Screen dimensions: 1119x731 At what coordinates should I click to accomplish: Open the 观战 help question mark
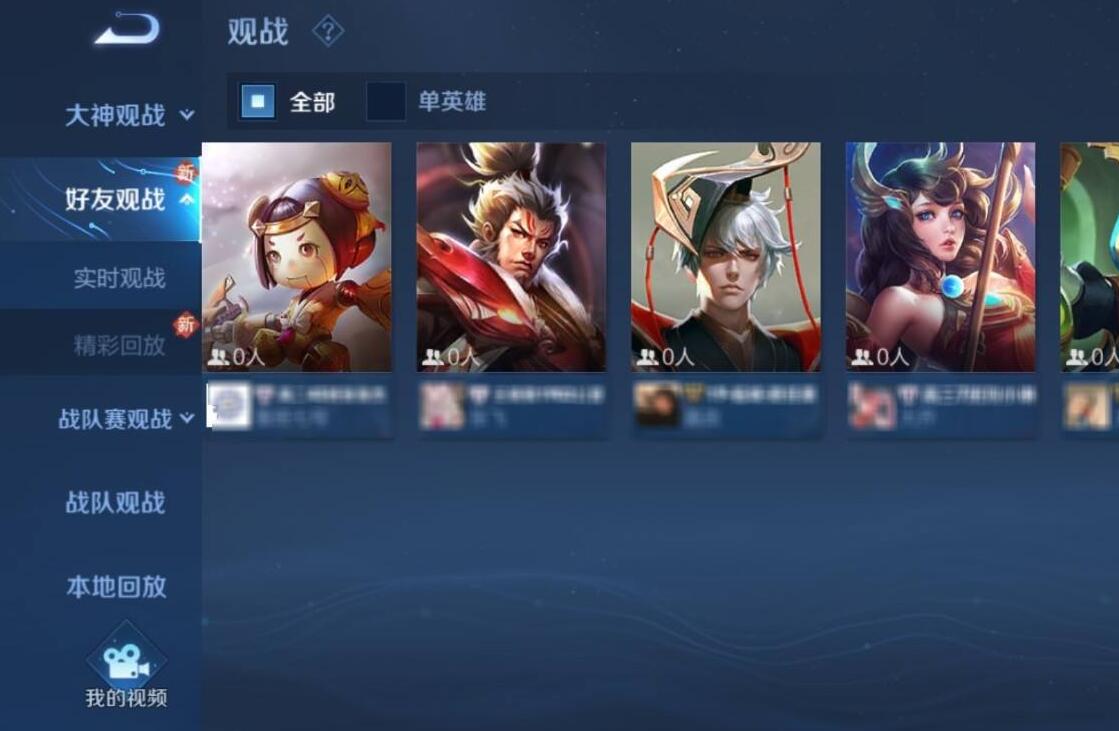click(328, 32)
